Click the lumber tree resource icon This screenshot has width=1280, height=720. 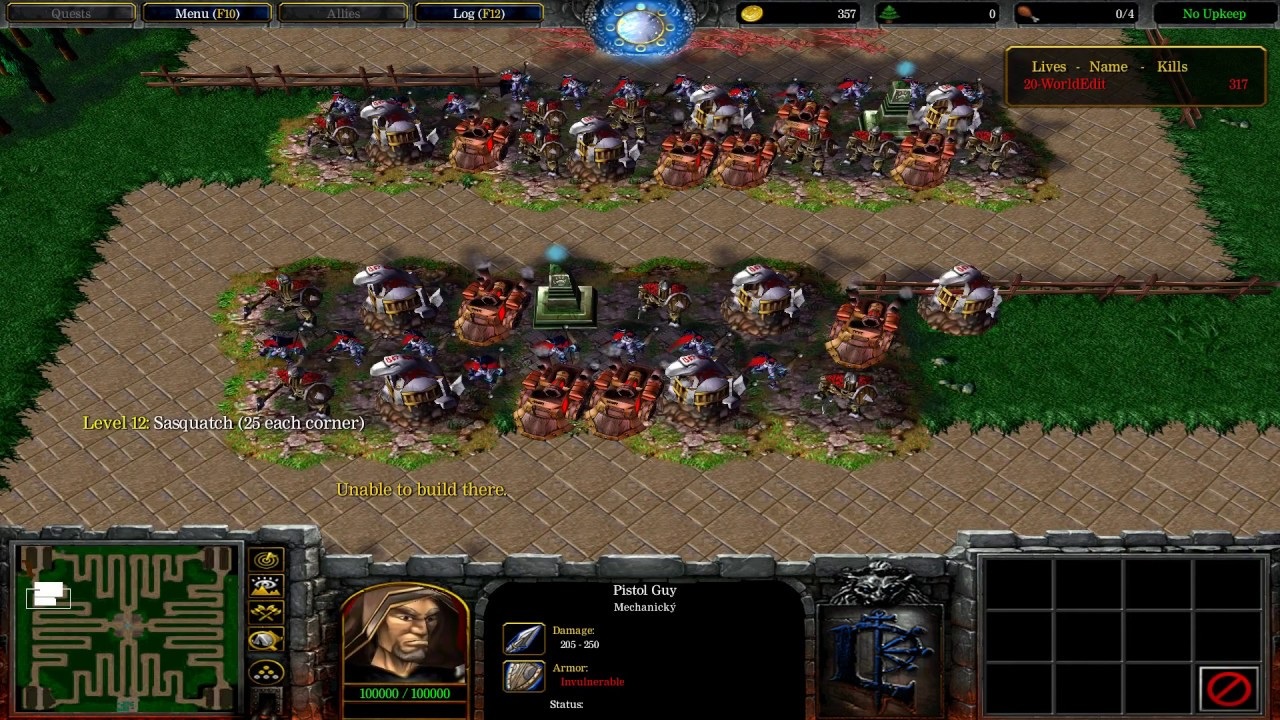click(x=889, y=14)
